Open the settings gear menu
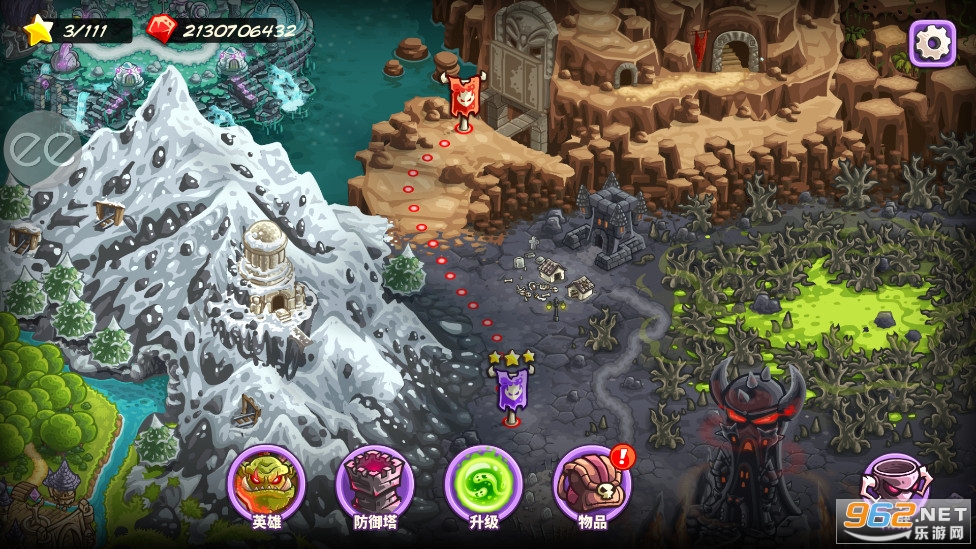The height and width of the screenshot is (549, 976). 932,42
